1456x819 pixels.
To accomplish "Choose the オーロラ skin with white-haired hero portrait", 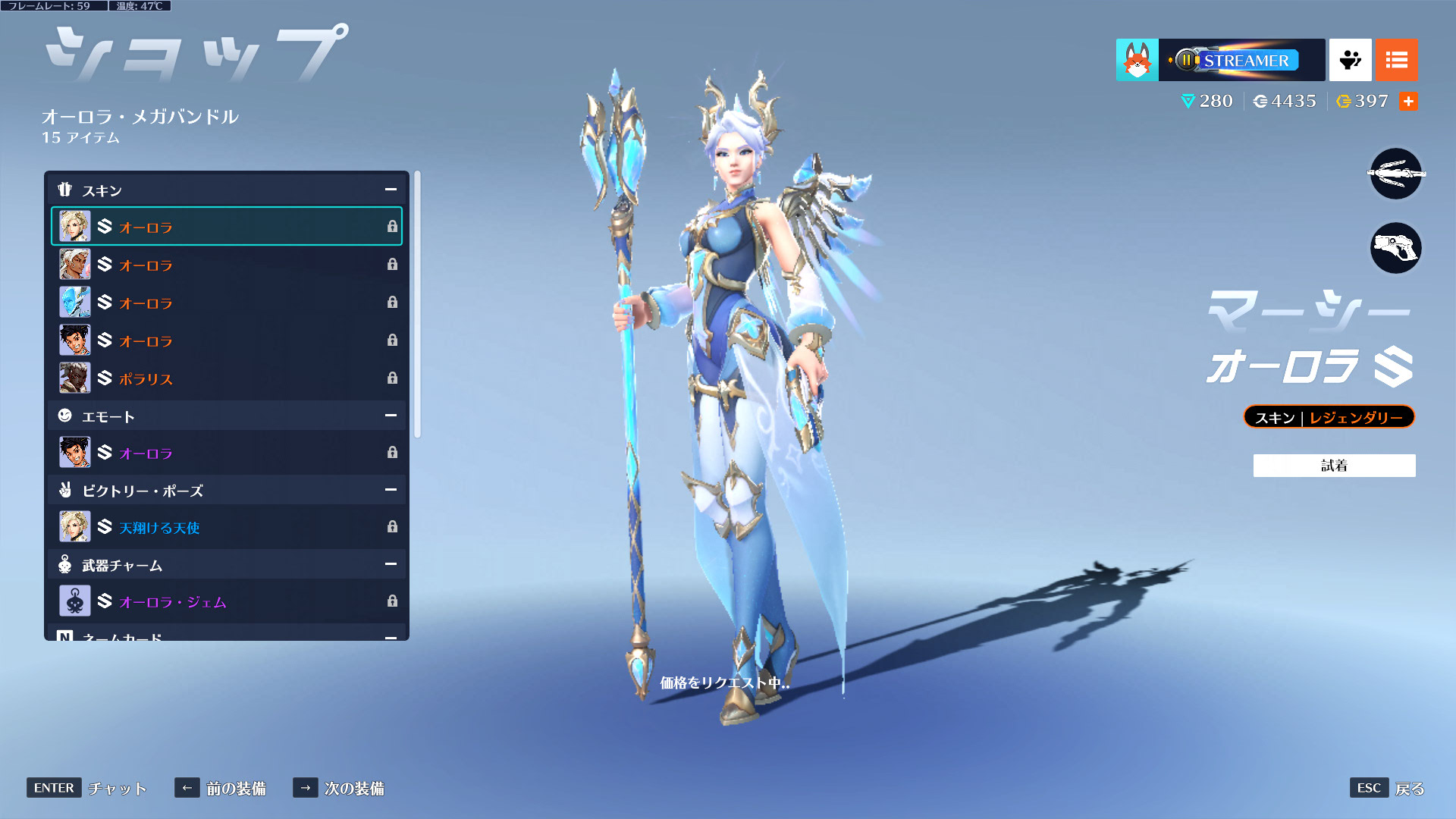I will point(226,265).
